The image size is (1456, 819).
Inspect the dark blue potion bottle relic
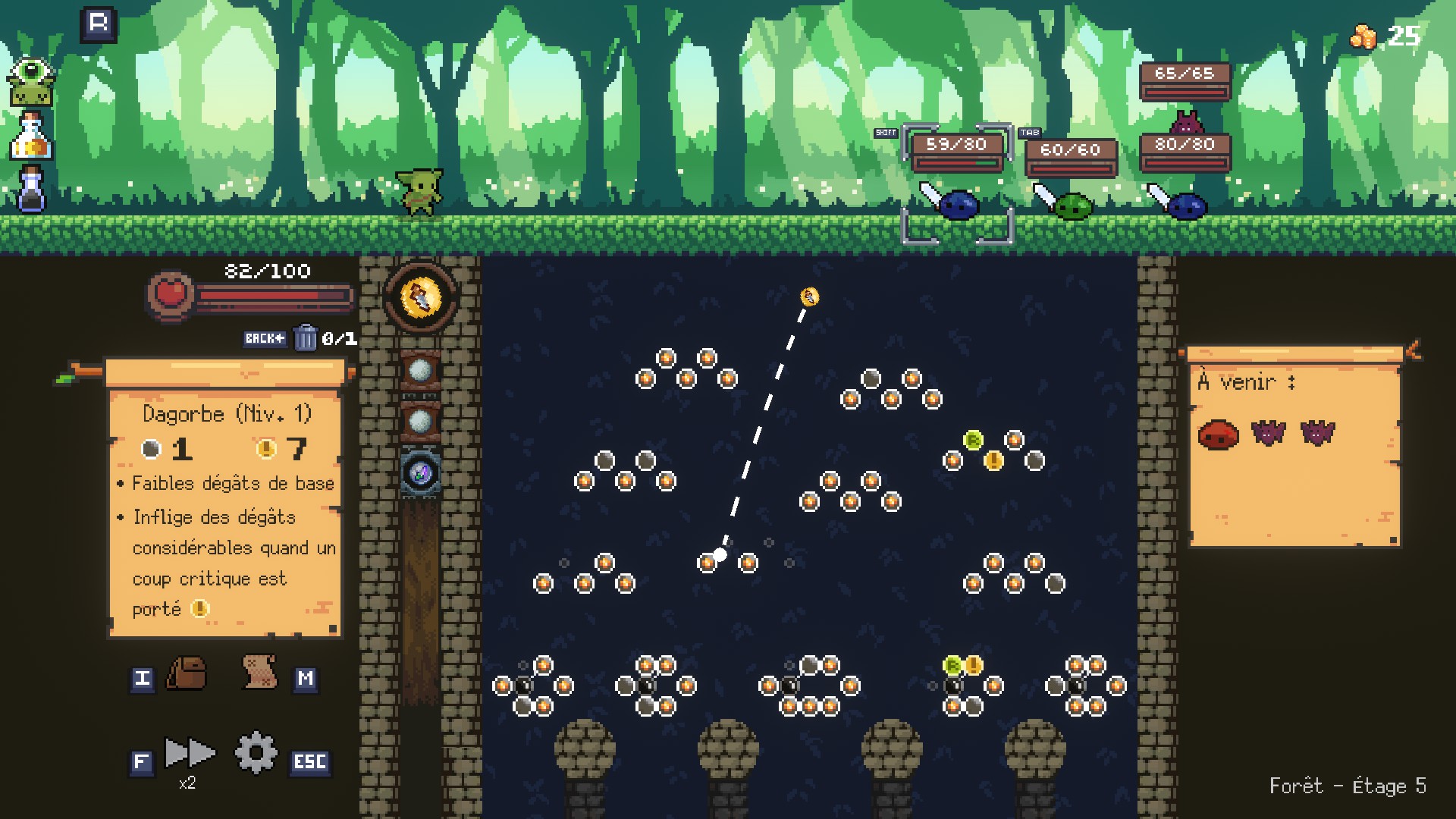coord(31,190)
